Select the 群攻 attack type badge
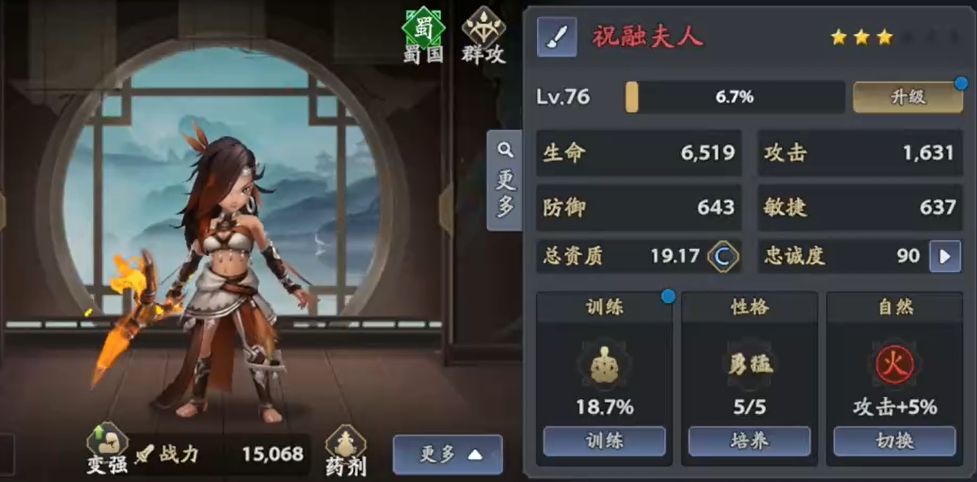Image resolution: width=977 pixels, height=482 pixels. click(x=483, y=35)
